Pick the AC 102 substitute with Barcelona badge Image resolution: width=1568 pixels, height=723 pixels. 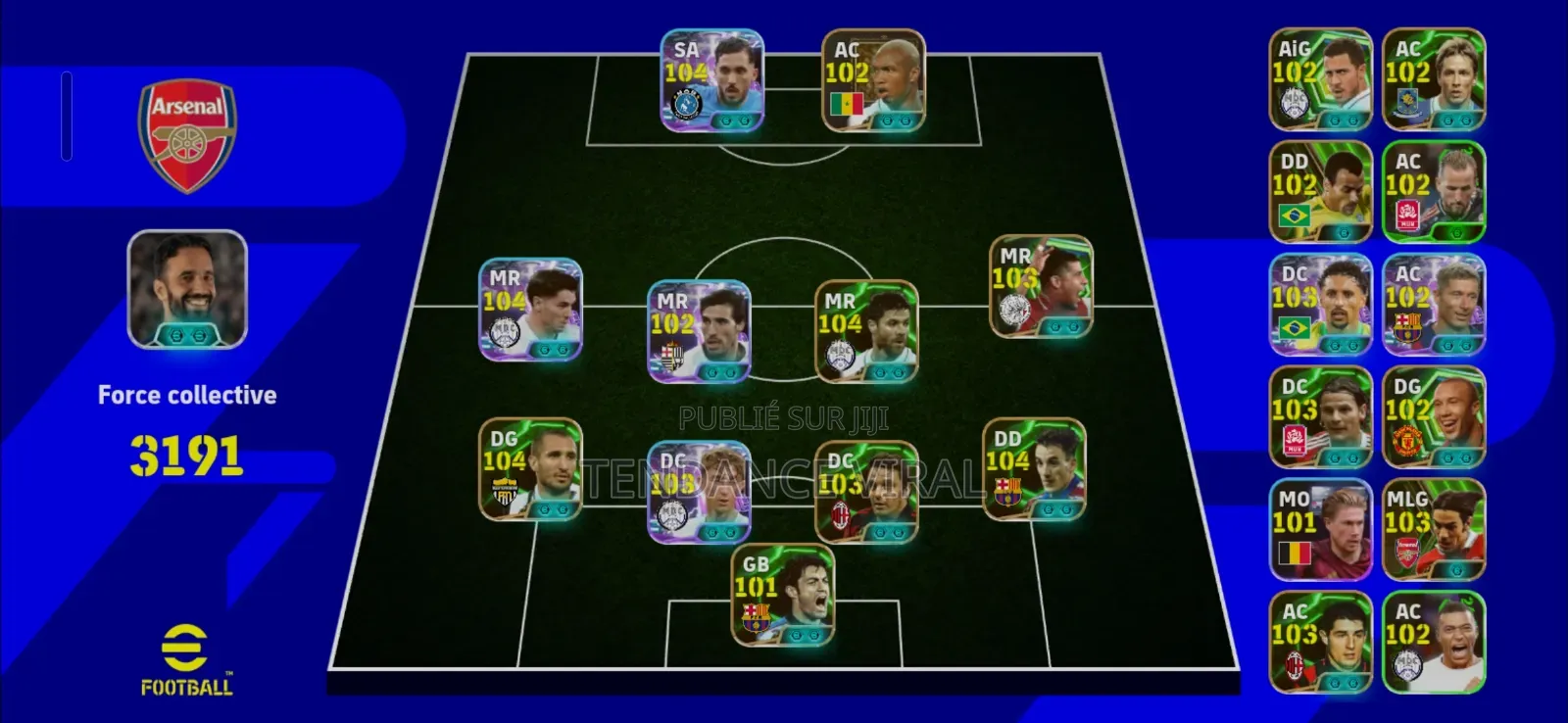[x=1433, y=305]
